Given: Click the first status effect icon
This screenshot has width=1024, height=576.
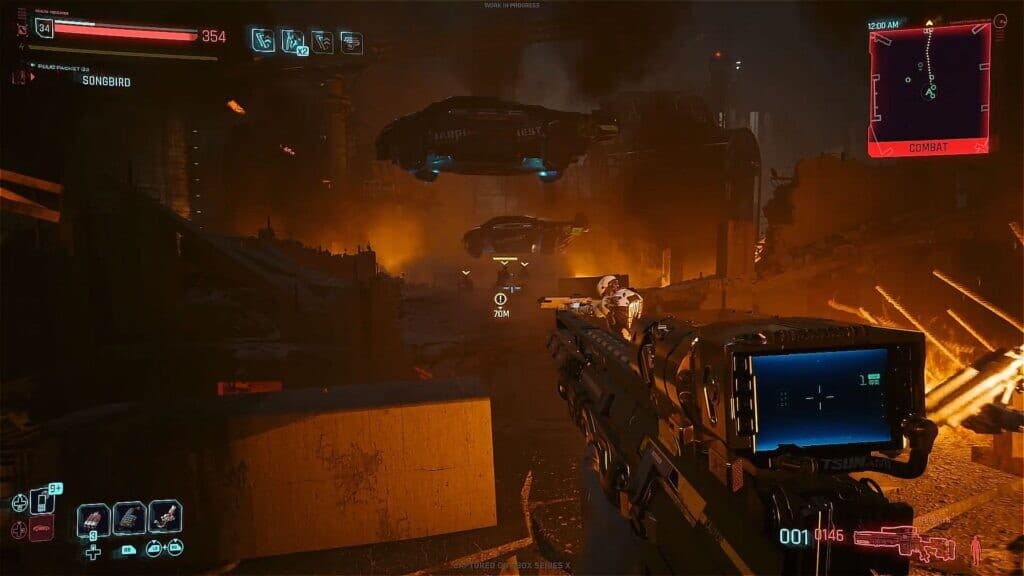Looking at the screenshot, I should pos(262,40).
